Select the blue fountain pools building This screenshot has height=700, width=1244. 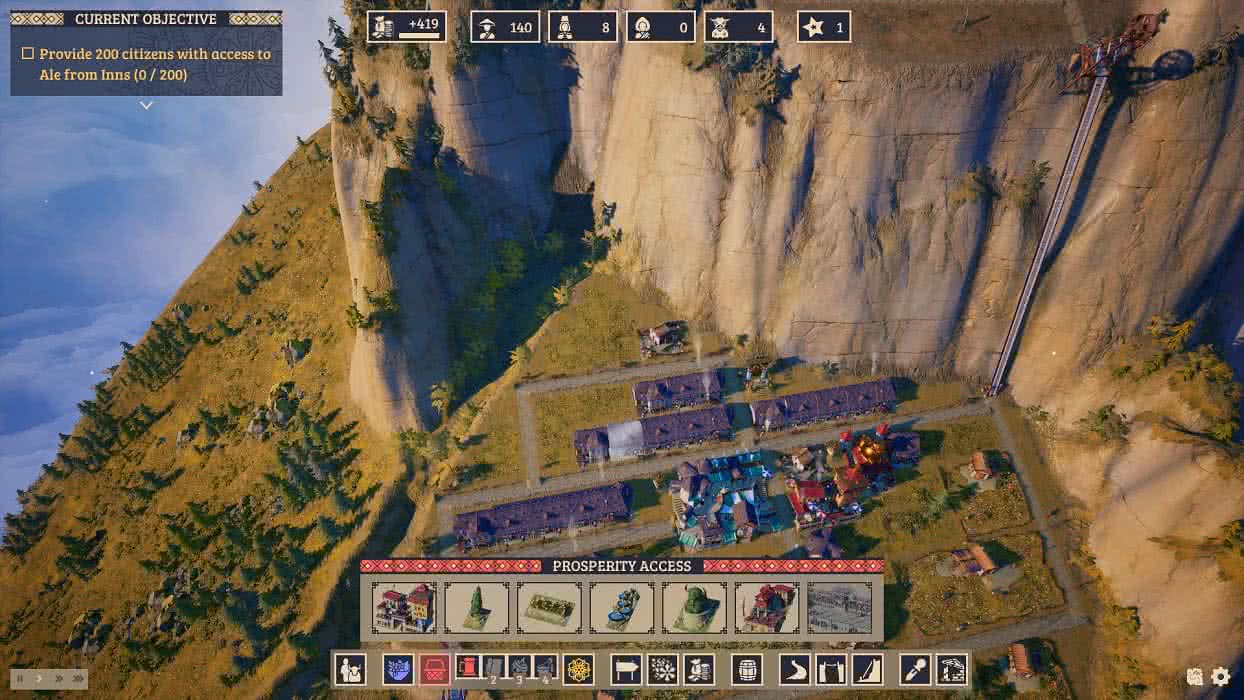[622, 608]
